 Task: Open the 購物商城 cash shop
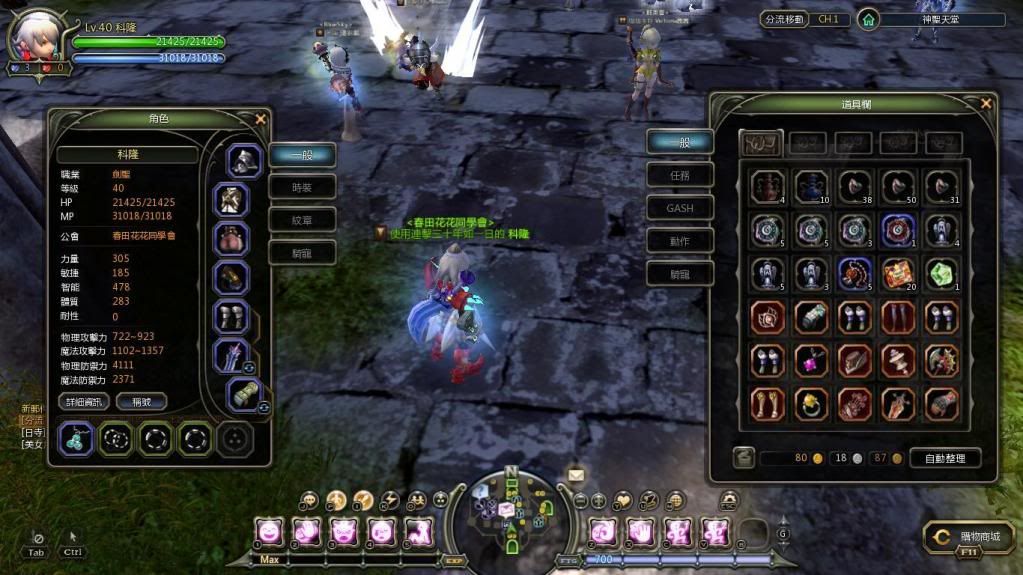[x=969, y=537]
